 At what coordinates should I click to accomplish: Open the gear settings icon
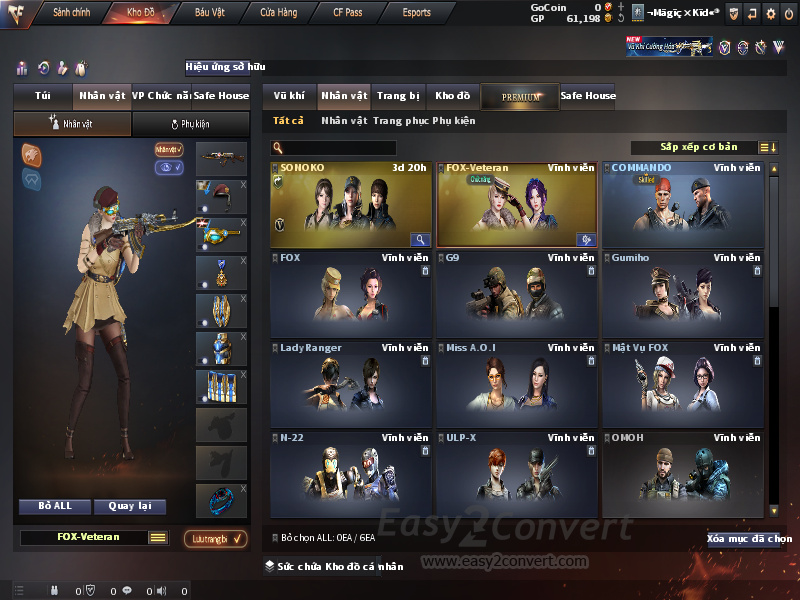coord(770,13)
